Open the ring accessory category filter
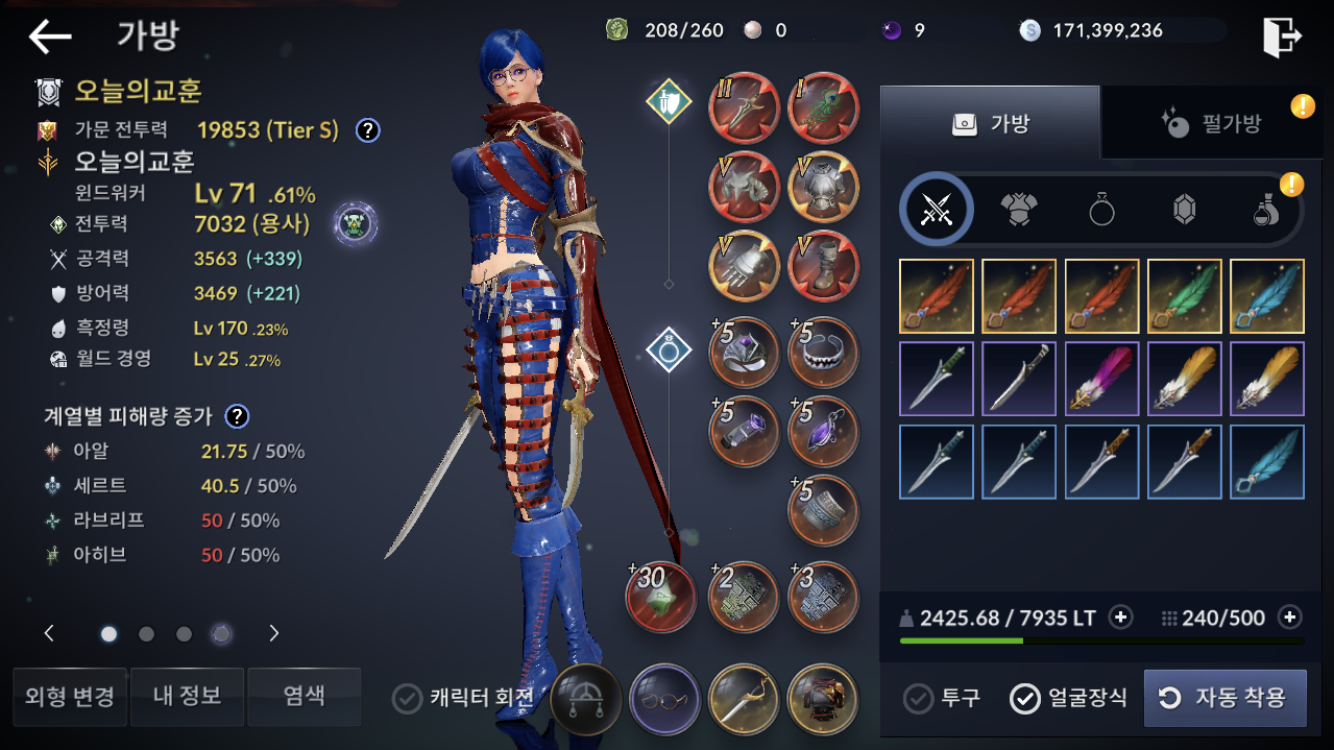Screen dimensions: 1334x750 (x=1101, y=209)
